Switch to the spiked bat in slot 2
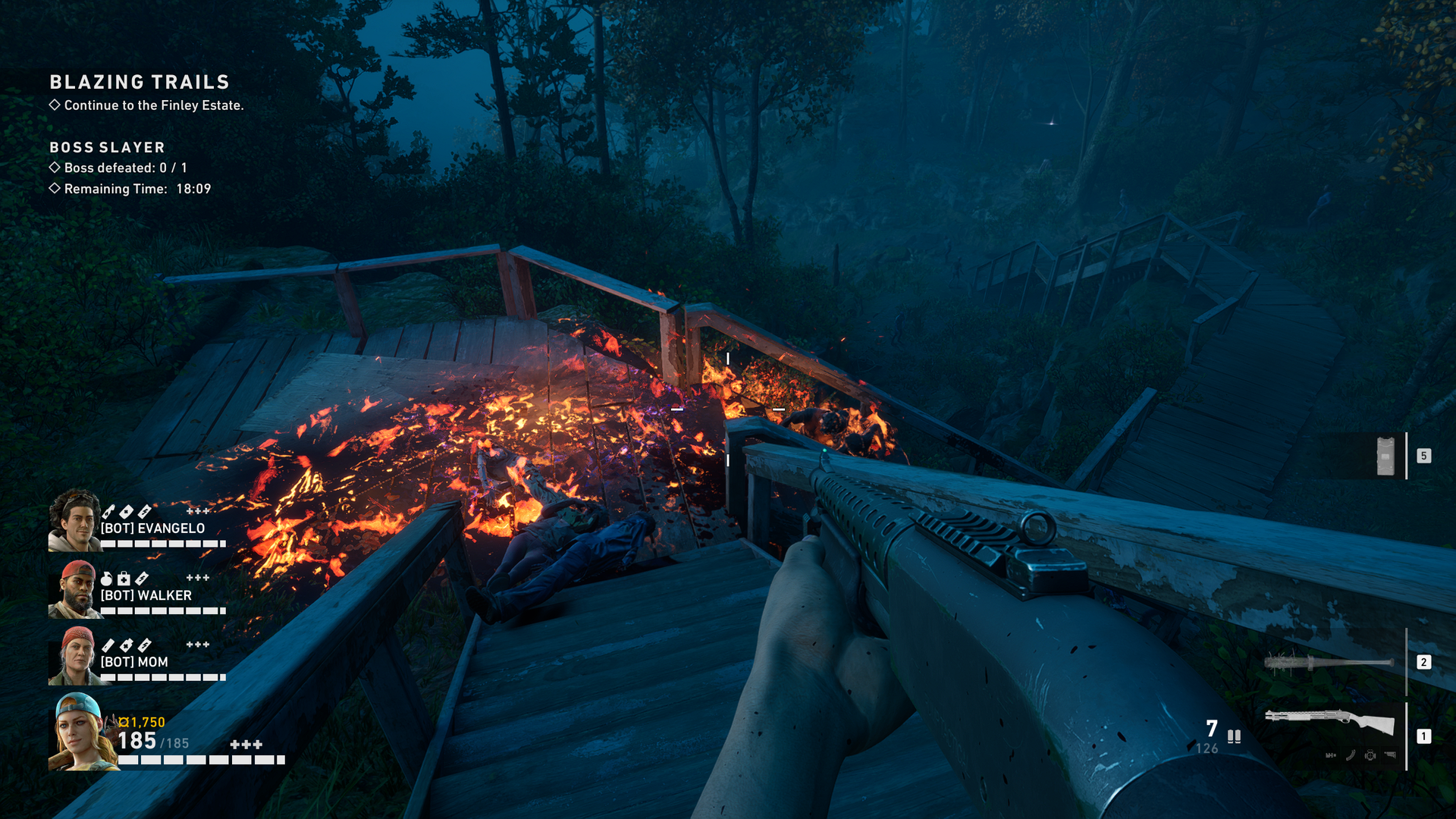Image resolution: width=1456 pixels, height=819 pixels. (x=1329, y=662)
